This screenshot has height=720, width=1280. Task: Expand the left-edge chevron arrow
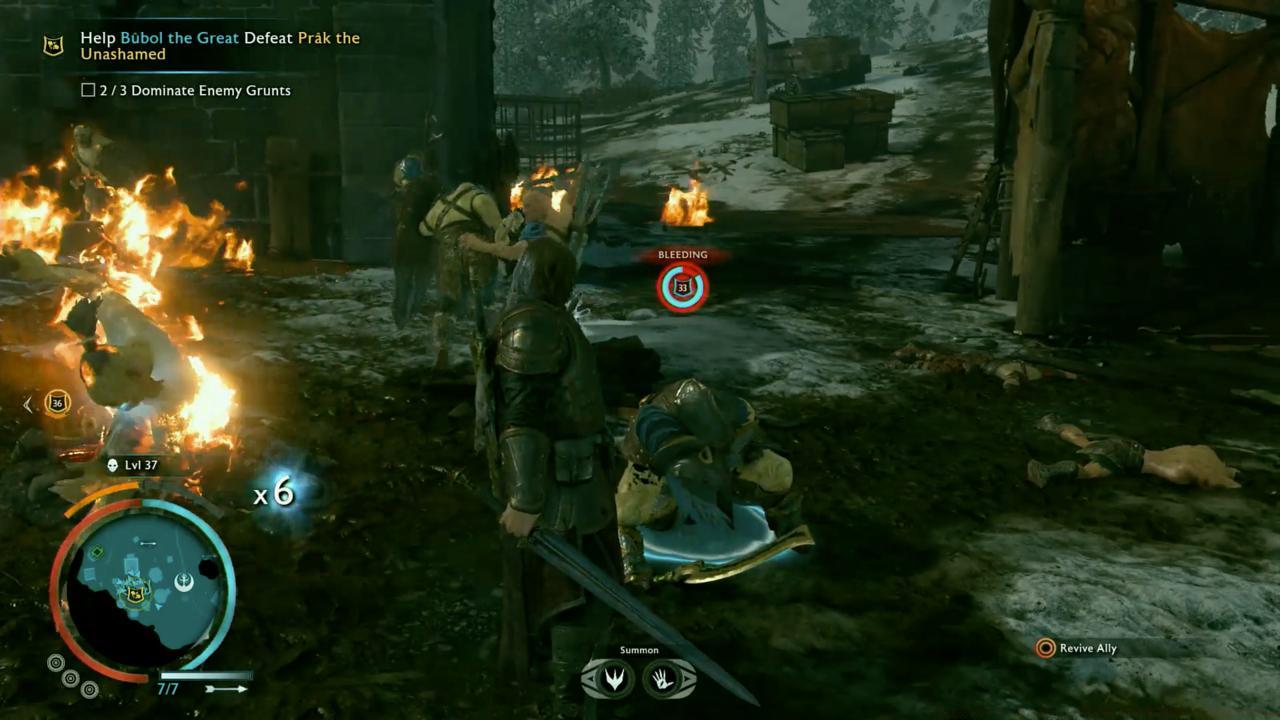pyautogui.click(x=26, y=405)
